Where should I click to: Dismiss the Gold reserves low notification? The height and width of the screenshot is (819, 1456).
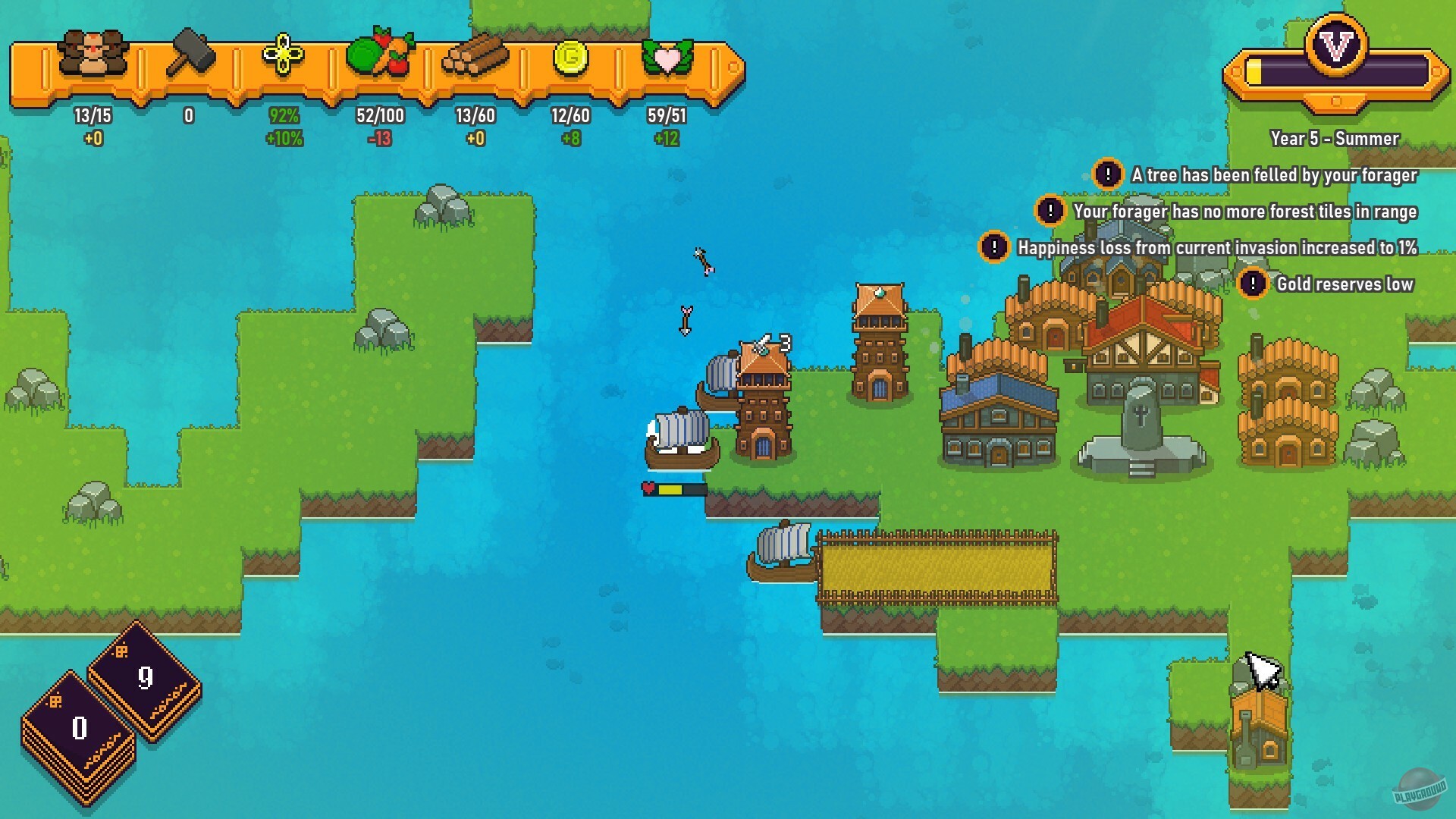1253,284
